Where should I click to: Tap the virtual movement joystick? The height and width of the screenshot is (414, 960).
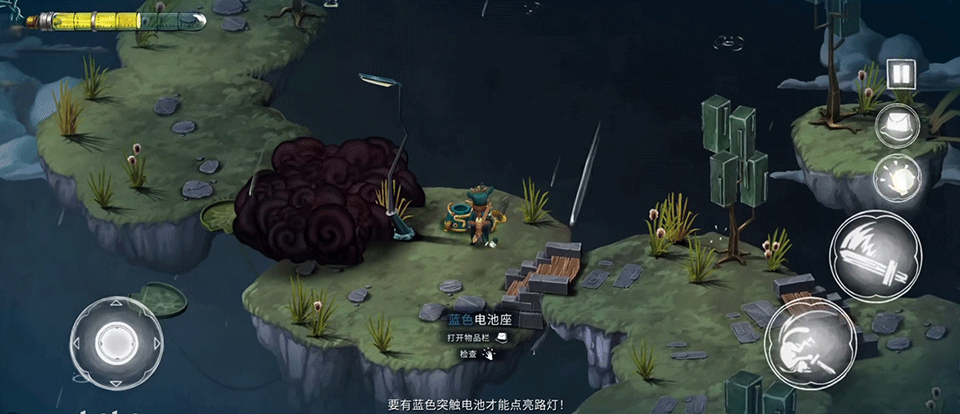(x=116, y=343)
